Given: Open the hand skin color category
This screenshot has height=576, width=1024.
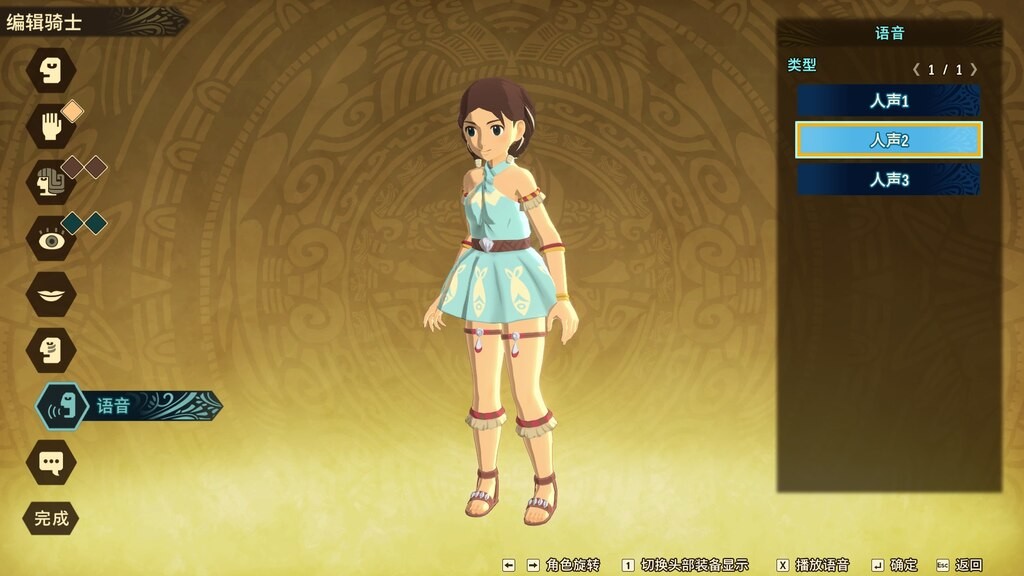Looking at the screenshot, I should click(51, 125).
